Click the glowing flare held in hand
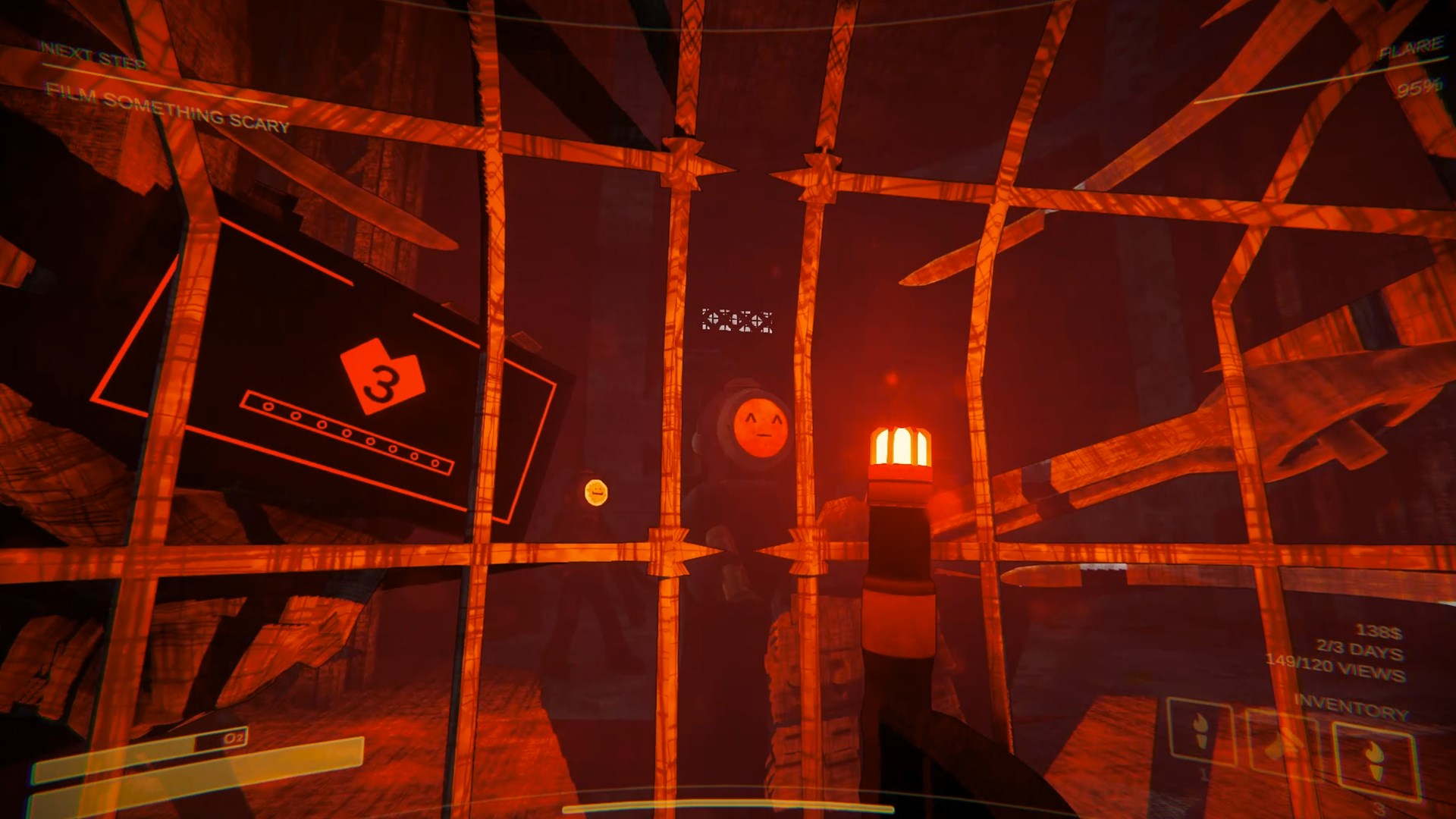 (902, 443)
